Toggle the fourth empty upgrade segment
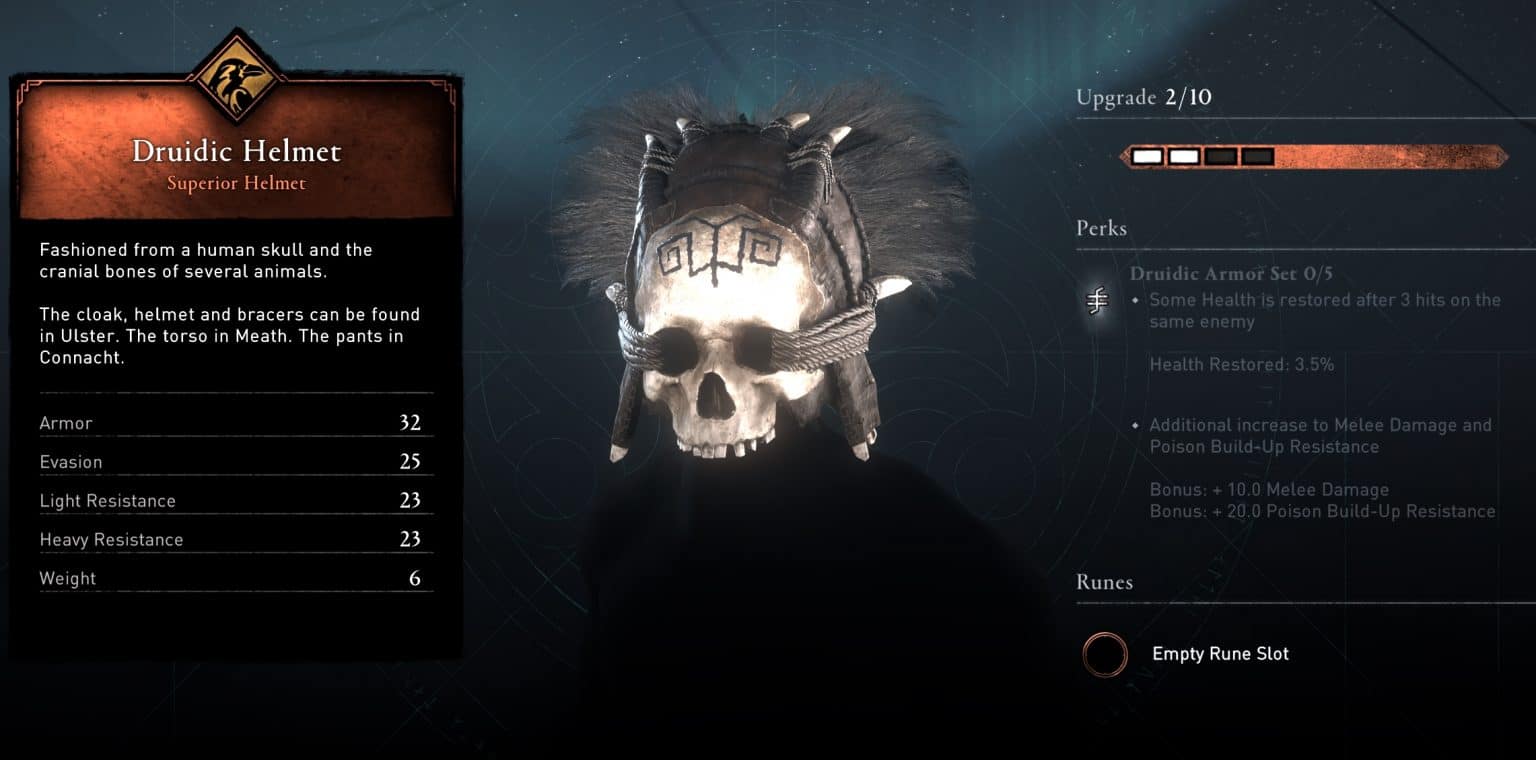Viewport: 1536px width, 760px height. pyautogui.click(x=1256, y=156)
